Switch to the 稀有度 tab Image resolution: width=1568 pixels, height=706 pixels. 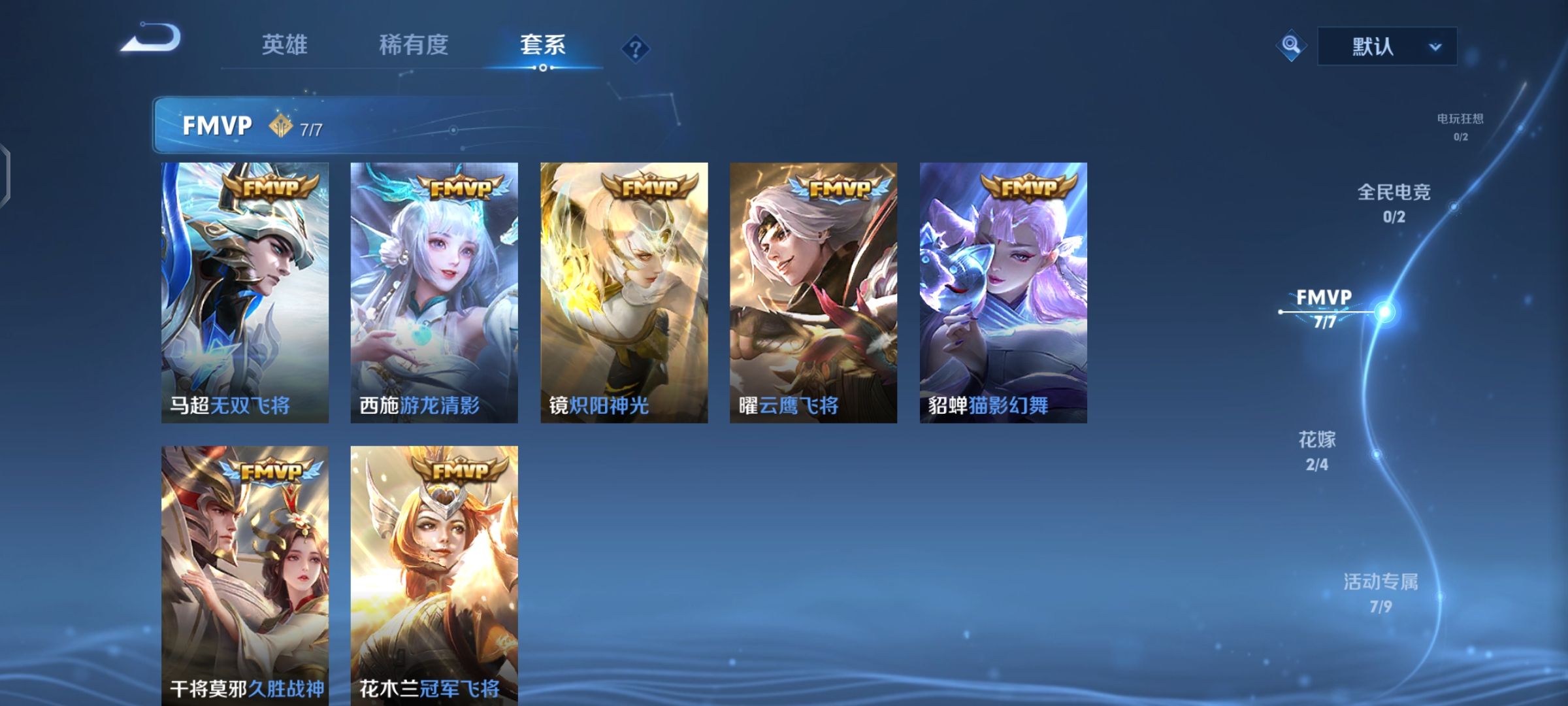pos(414,46)
